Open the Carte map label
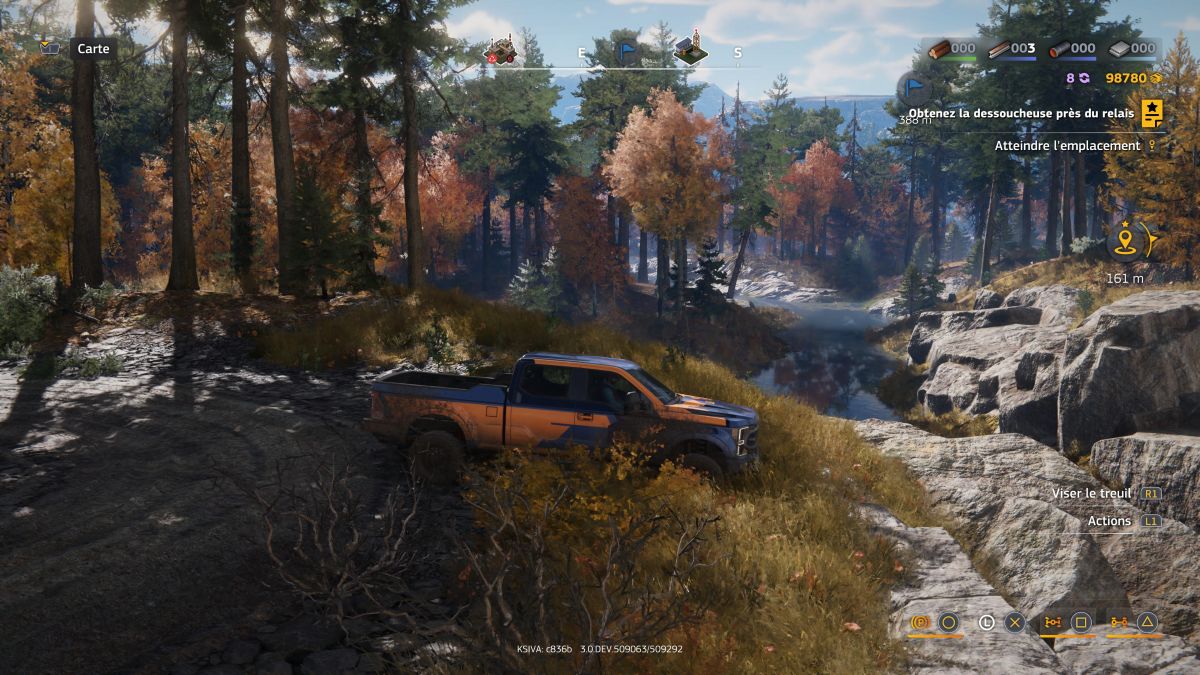The image size is (1200, 675). pos(93,48)
